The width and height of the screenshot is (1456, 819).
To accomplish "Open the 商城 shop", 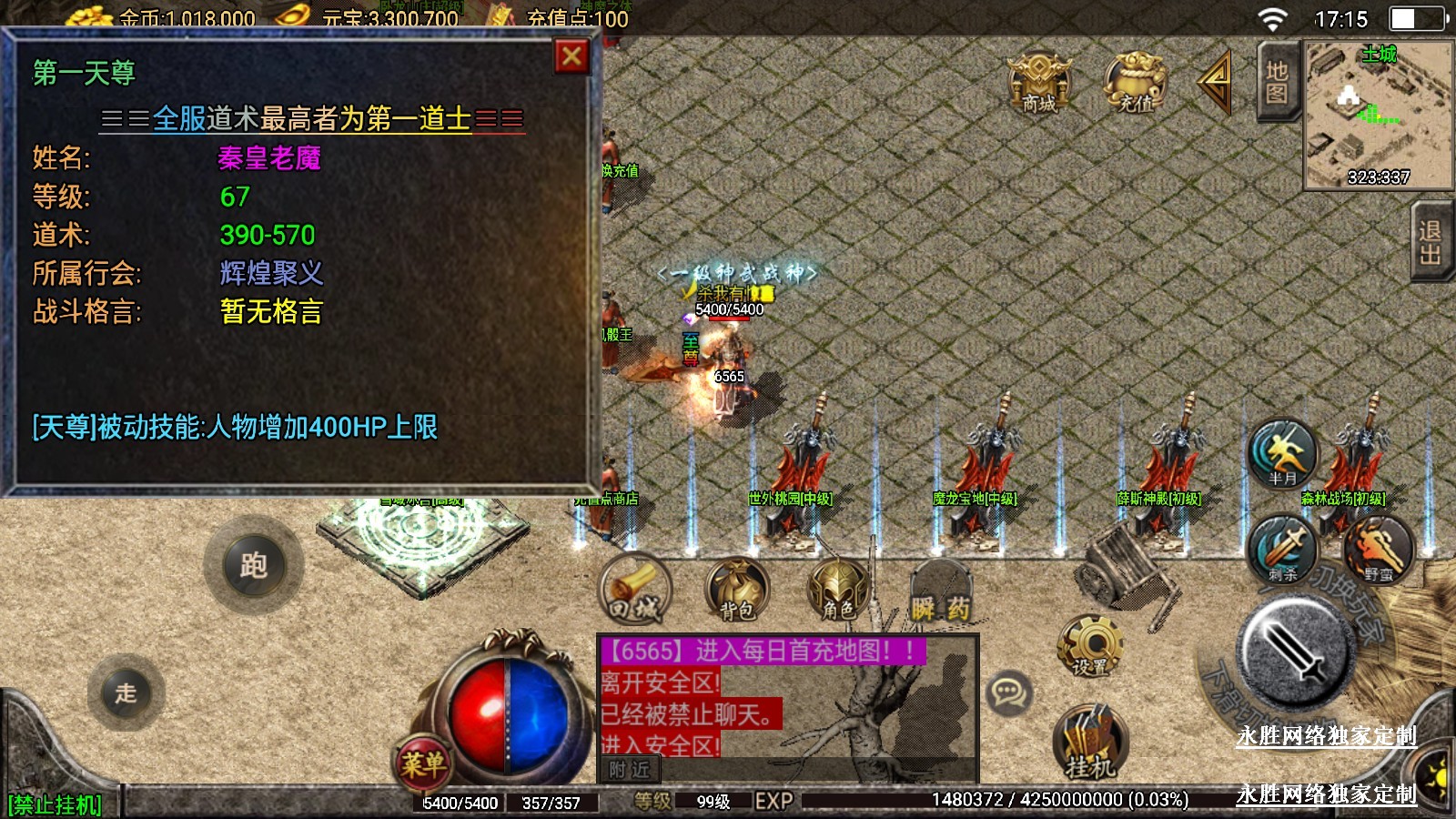I will click(x=1039, y=82).
